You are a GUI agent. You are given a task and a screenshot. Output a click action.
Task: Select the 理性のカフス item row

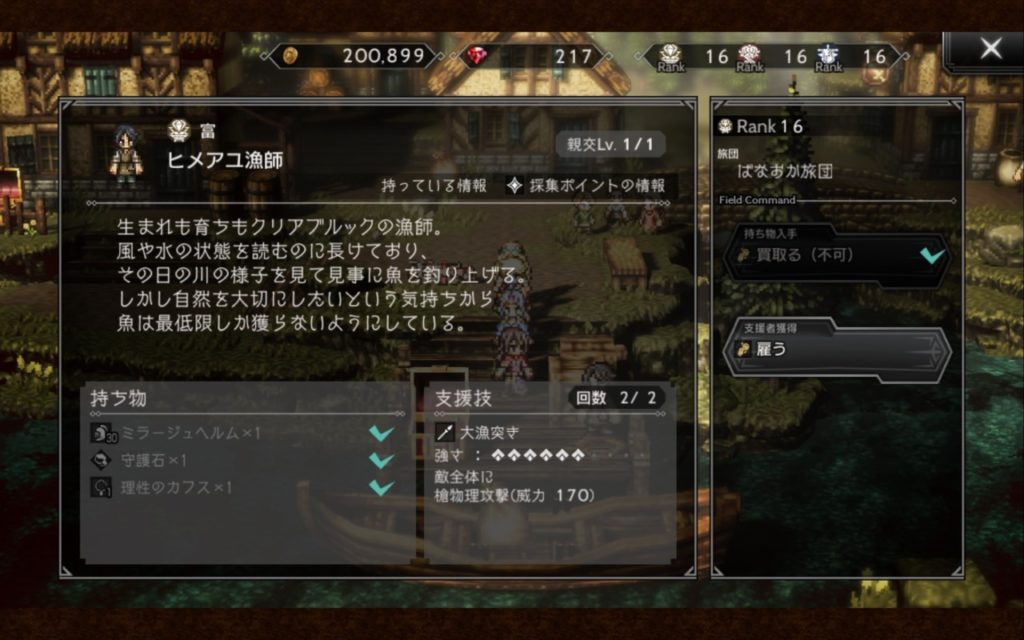point(240,487)
